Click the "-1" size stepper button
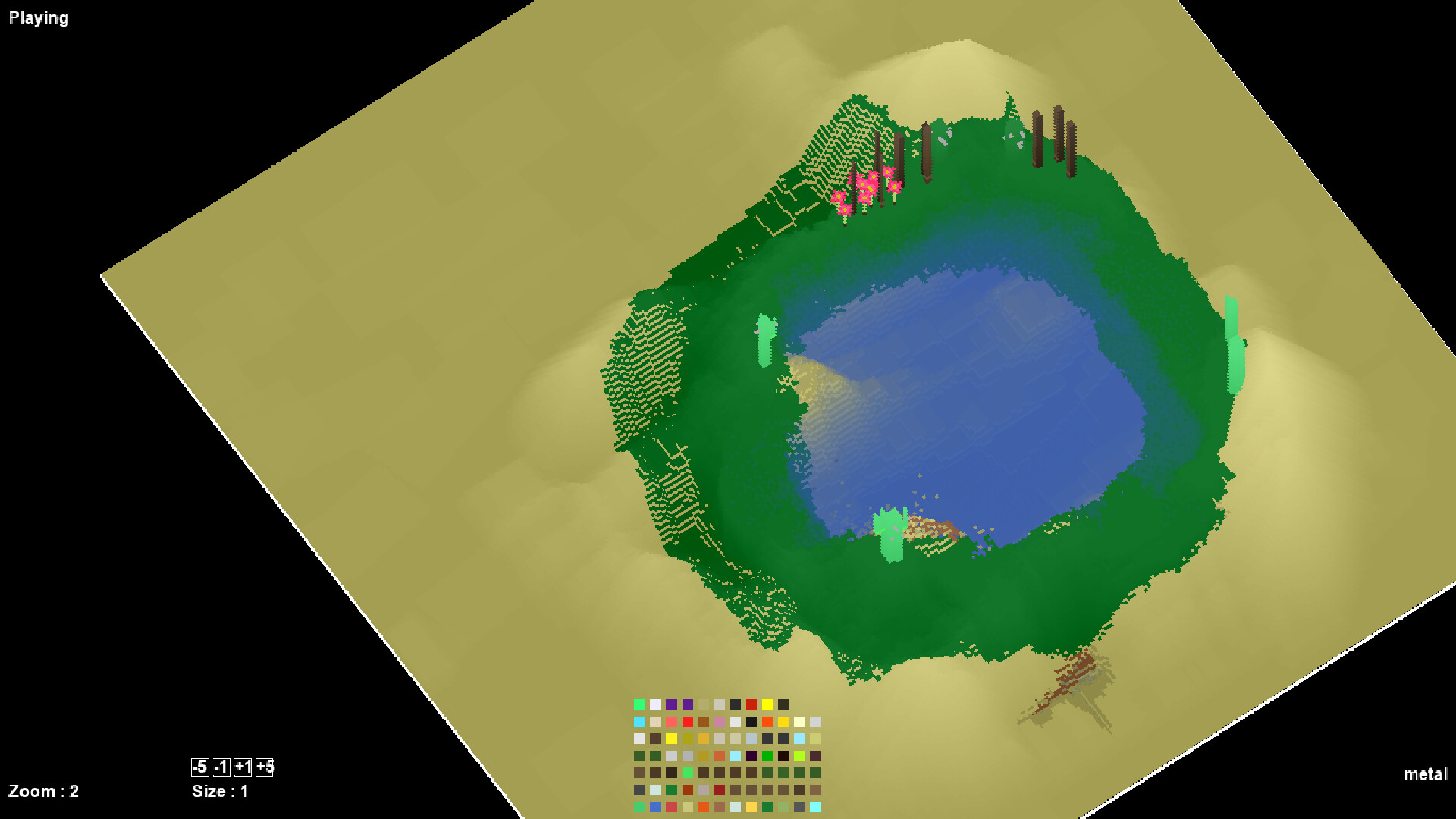Viewport: 1456px width, 819px height. point(221,768)
